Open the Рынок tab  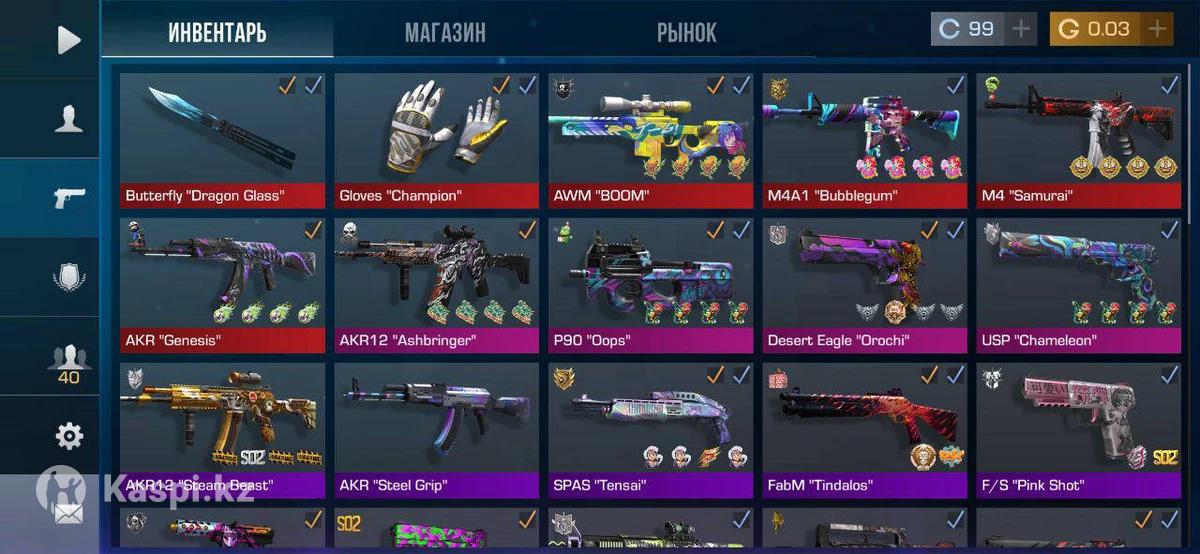pos(686,33)
